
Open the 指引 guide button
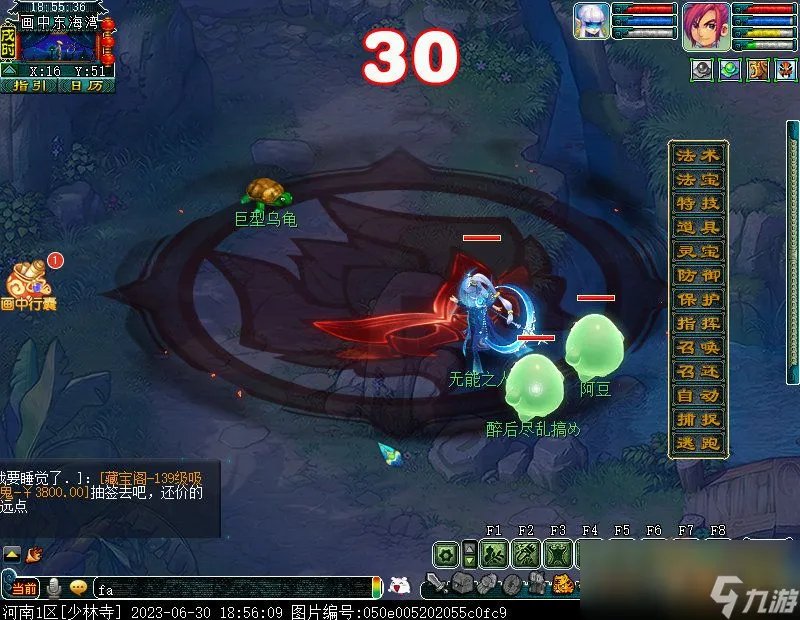(29, 86)
